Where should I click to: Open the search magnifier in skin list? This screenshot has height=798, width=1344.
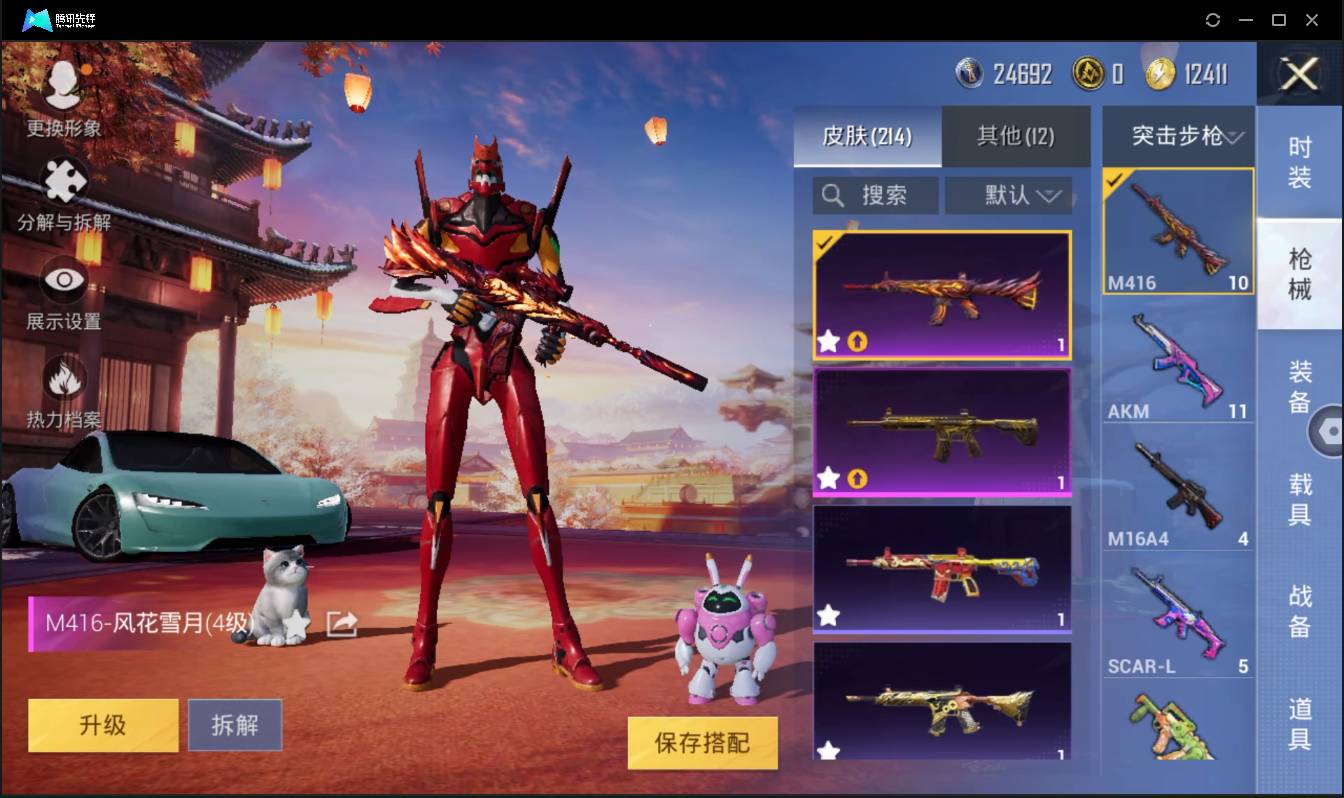[x=833, y=195]
